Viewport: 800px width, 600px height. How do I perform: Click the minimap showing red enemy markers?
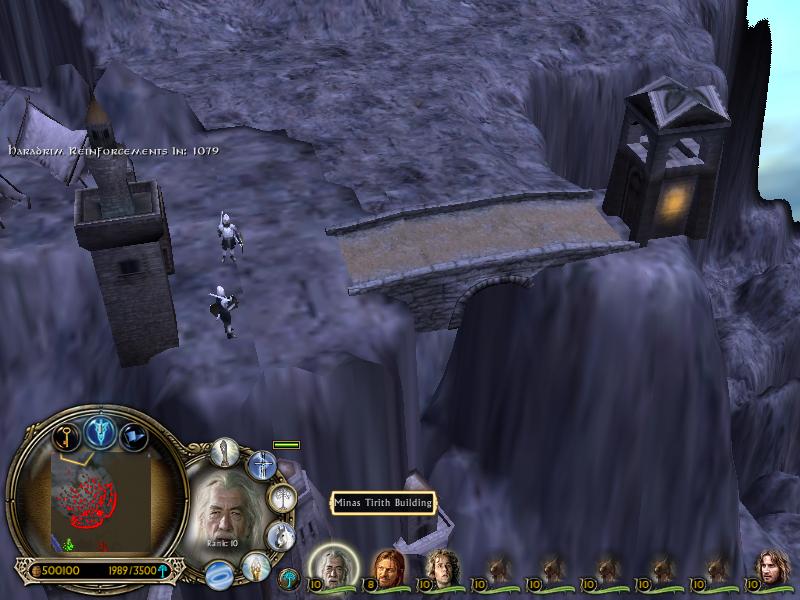point(95,500)
